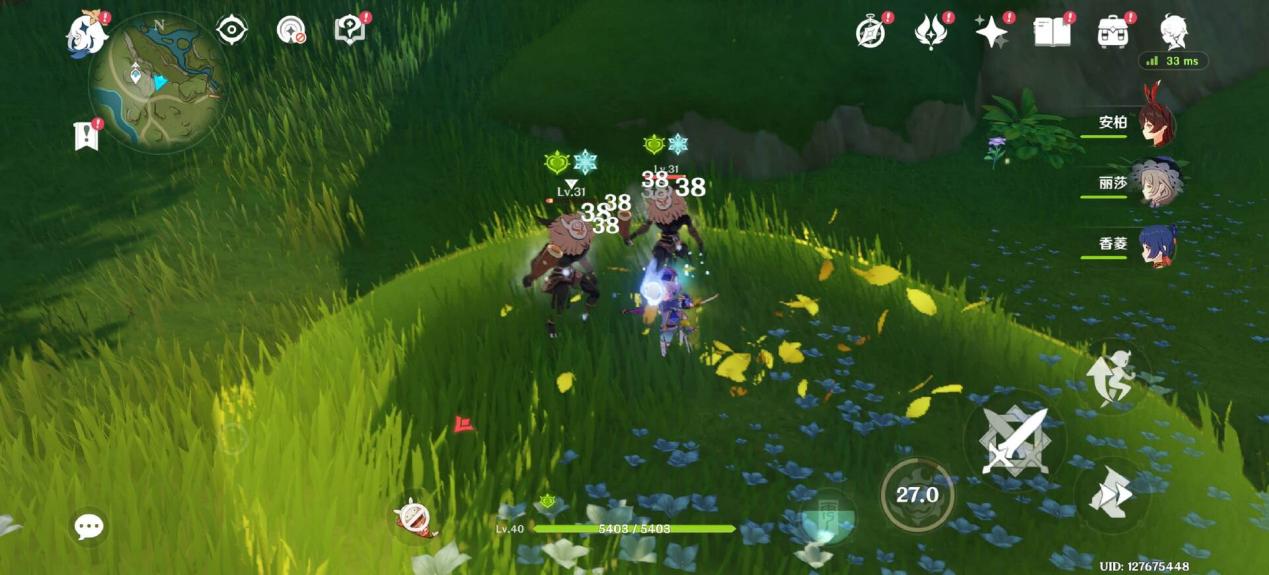1269x575 pixels.
Task: Open the backpack inventory
Action: (x=1112, y=32)
